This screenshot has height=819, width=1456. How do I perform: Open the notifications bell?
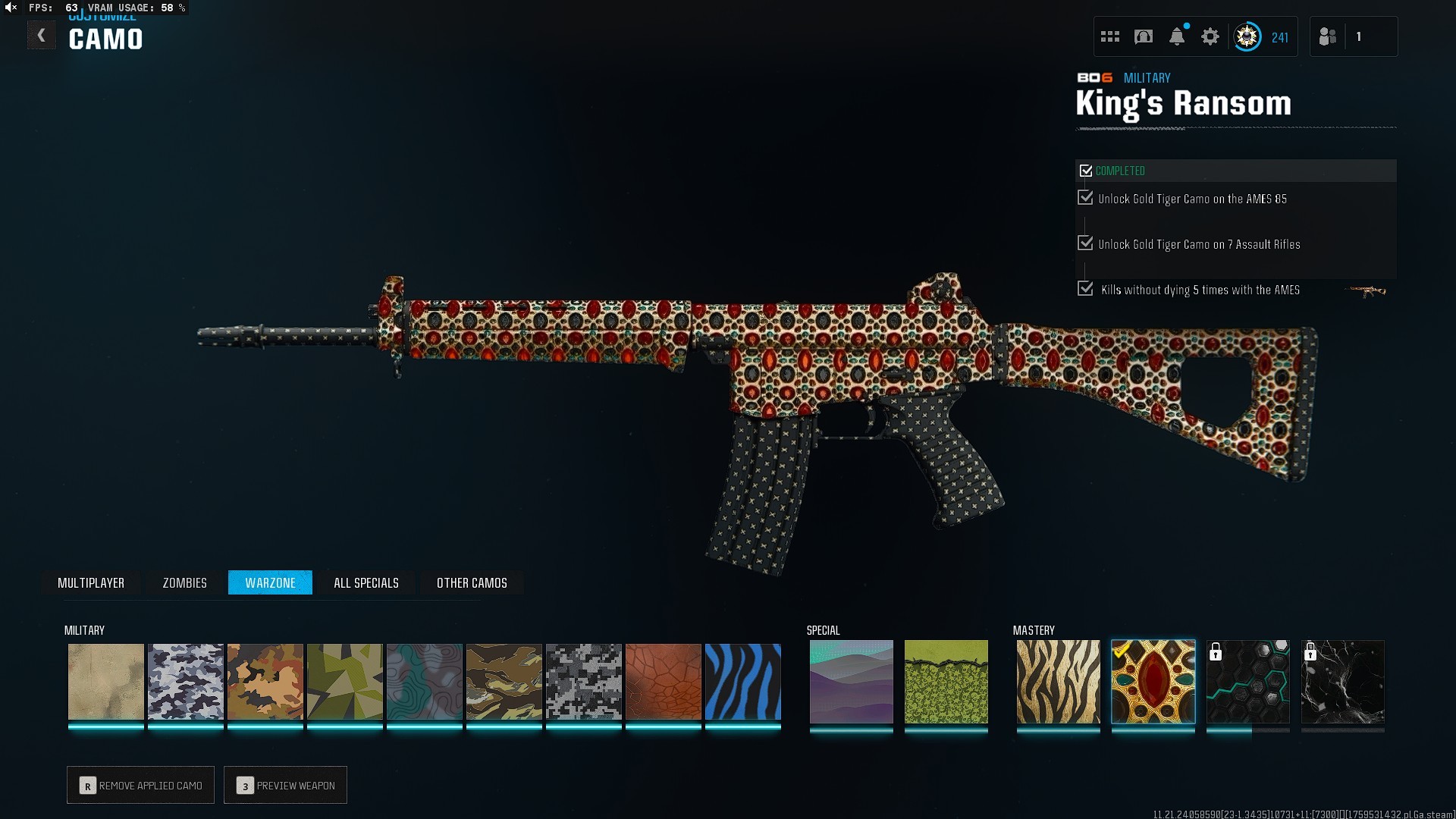tap(1177, 36)
